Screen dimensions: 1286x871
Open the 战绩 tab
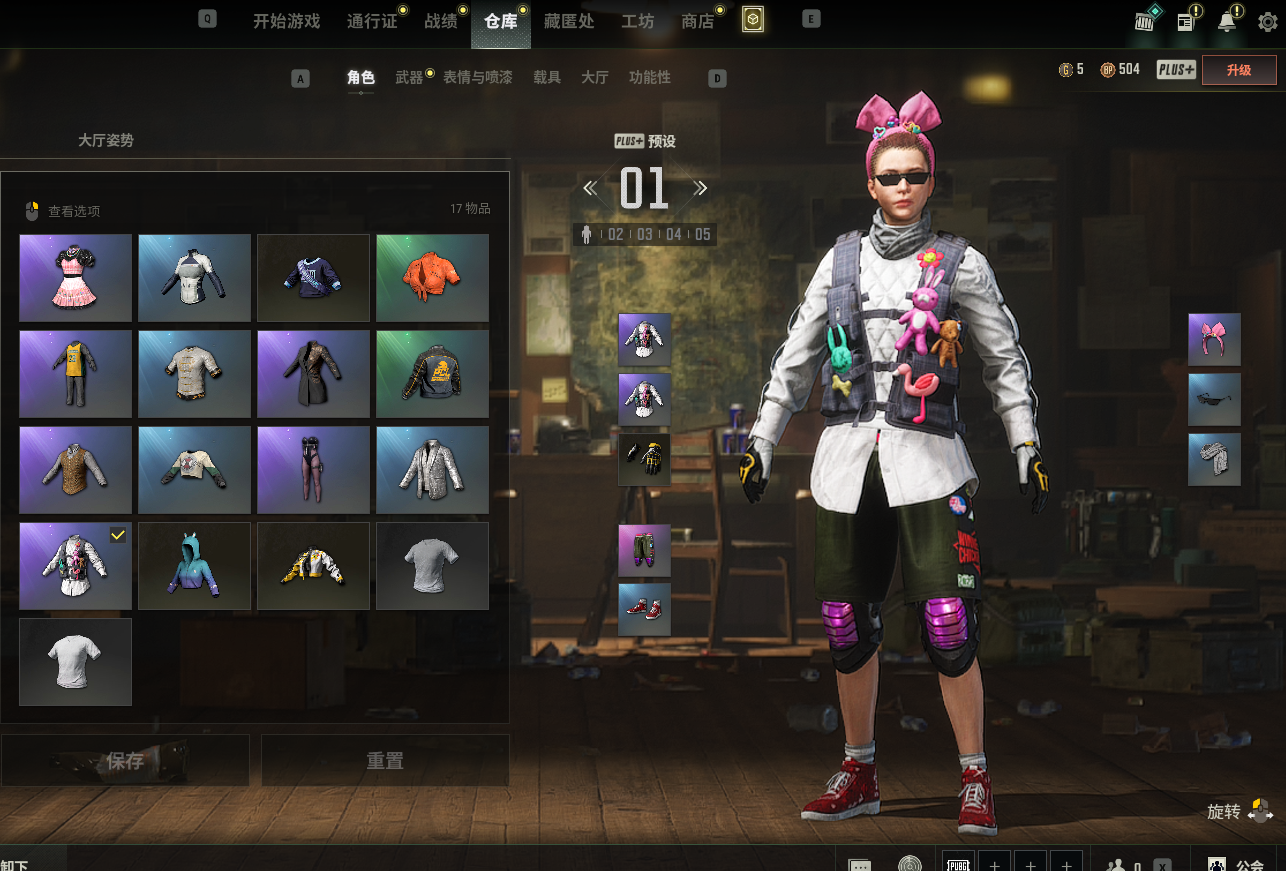click(x=441, y=21)
